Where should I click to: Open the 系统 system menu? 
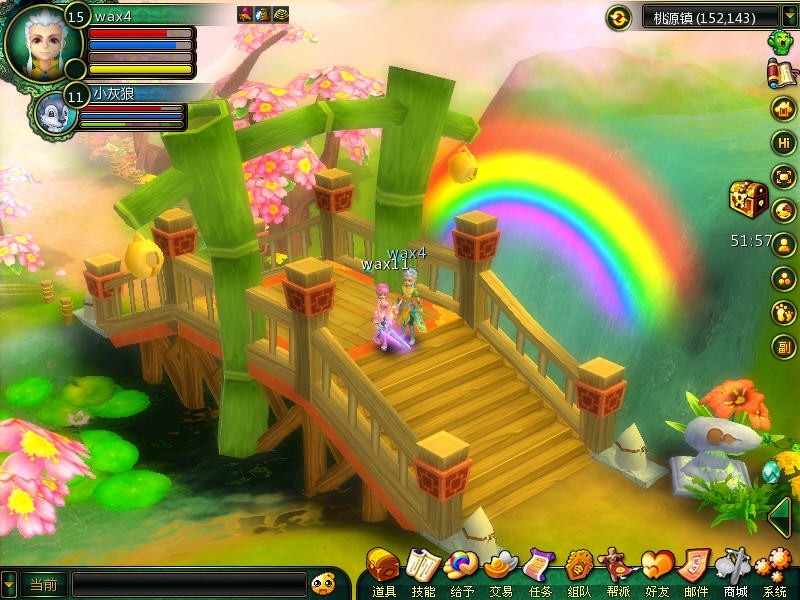coord(773,568)
